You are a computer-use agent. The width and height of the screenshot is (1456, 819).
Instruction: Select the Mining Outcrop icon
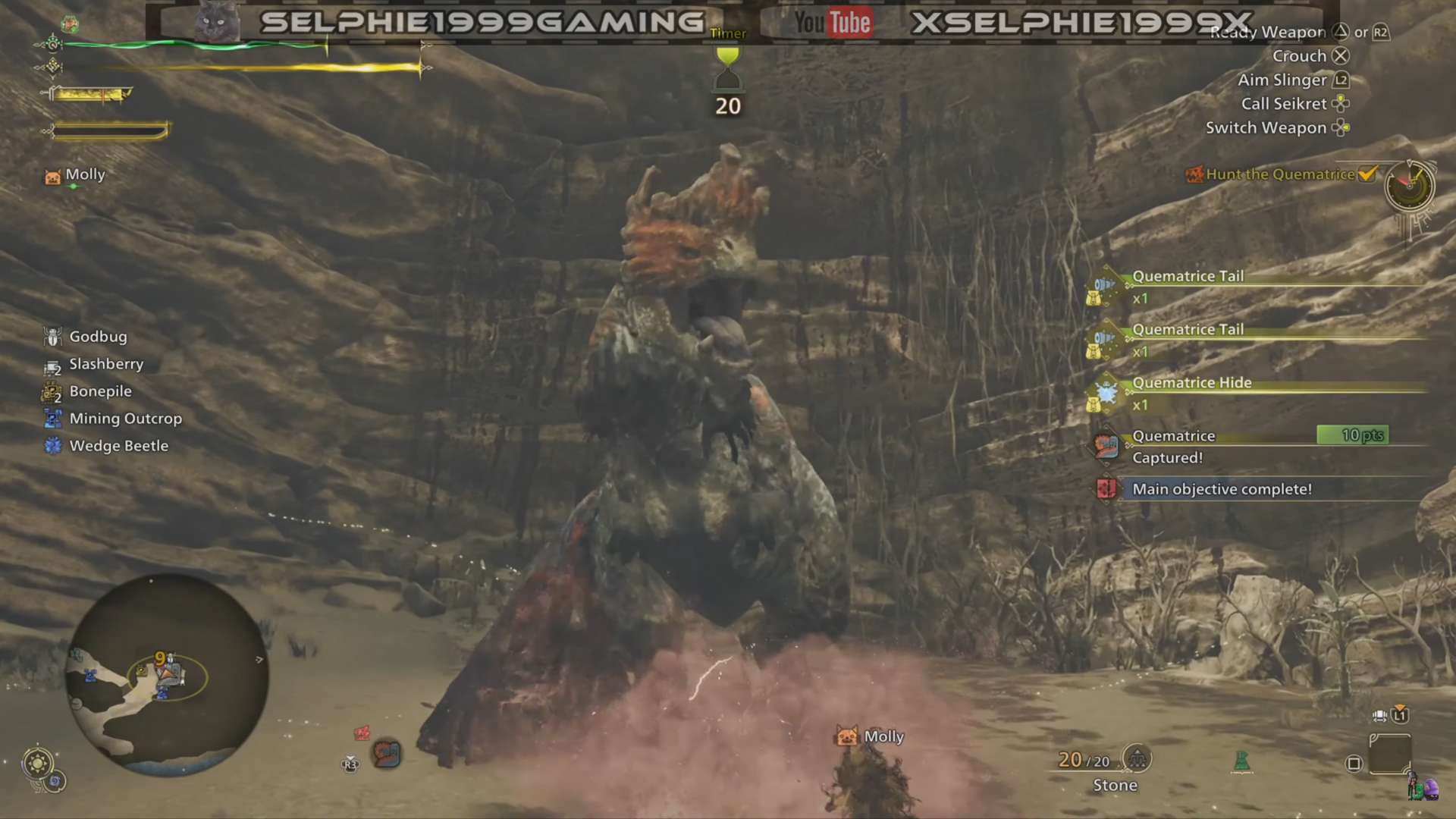point(52,419)
